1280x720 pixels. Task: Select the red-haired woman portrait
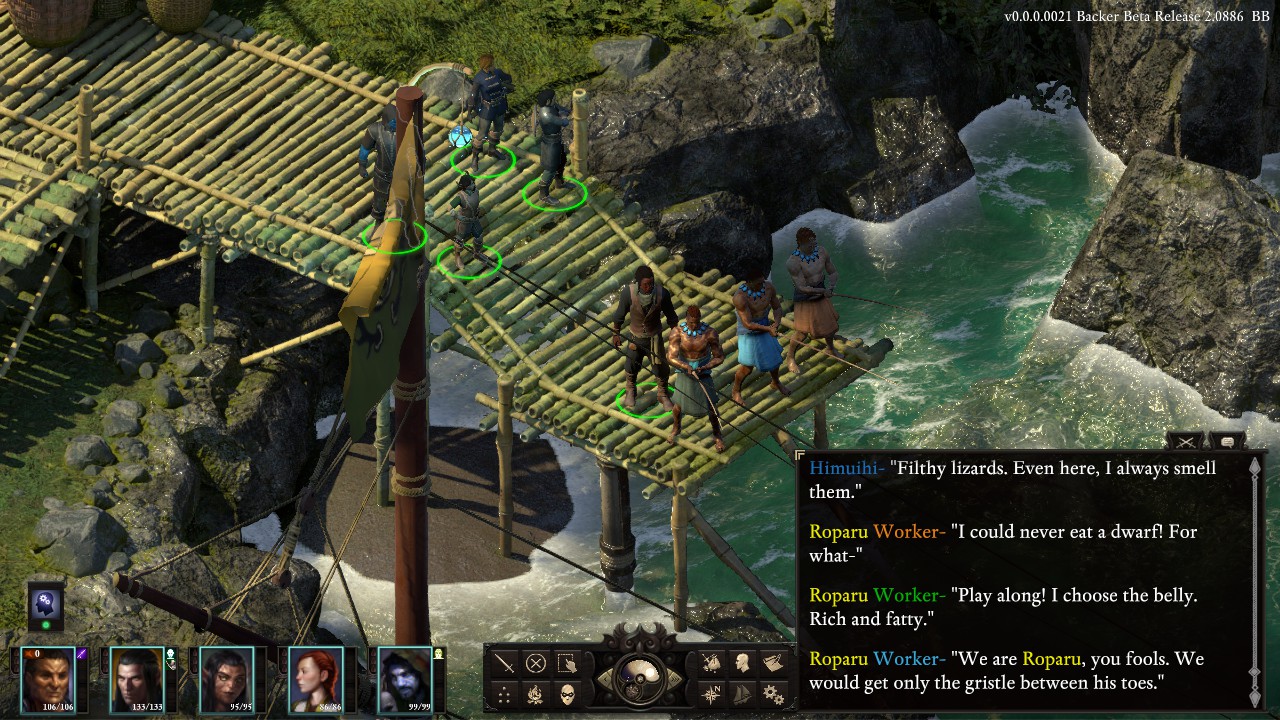pyautogui.click(x=316, y=677)
